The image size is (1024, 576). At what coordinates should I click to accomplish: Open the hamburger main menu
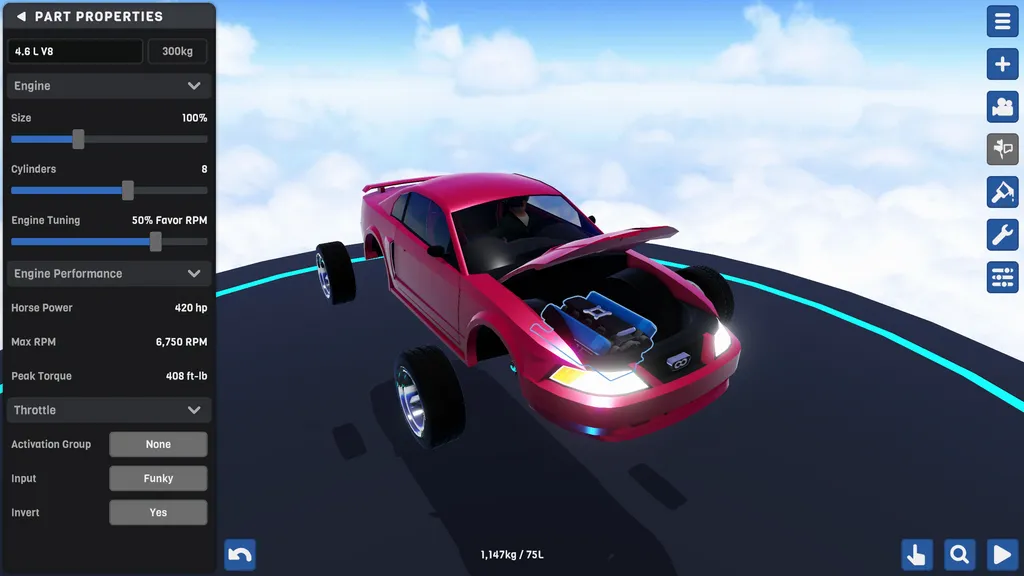pos(1002,21)
